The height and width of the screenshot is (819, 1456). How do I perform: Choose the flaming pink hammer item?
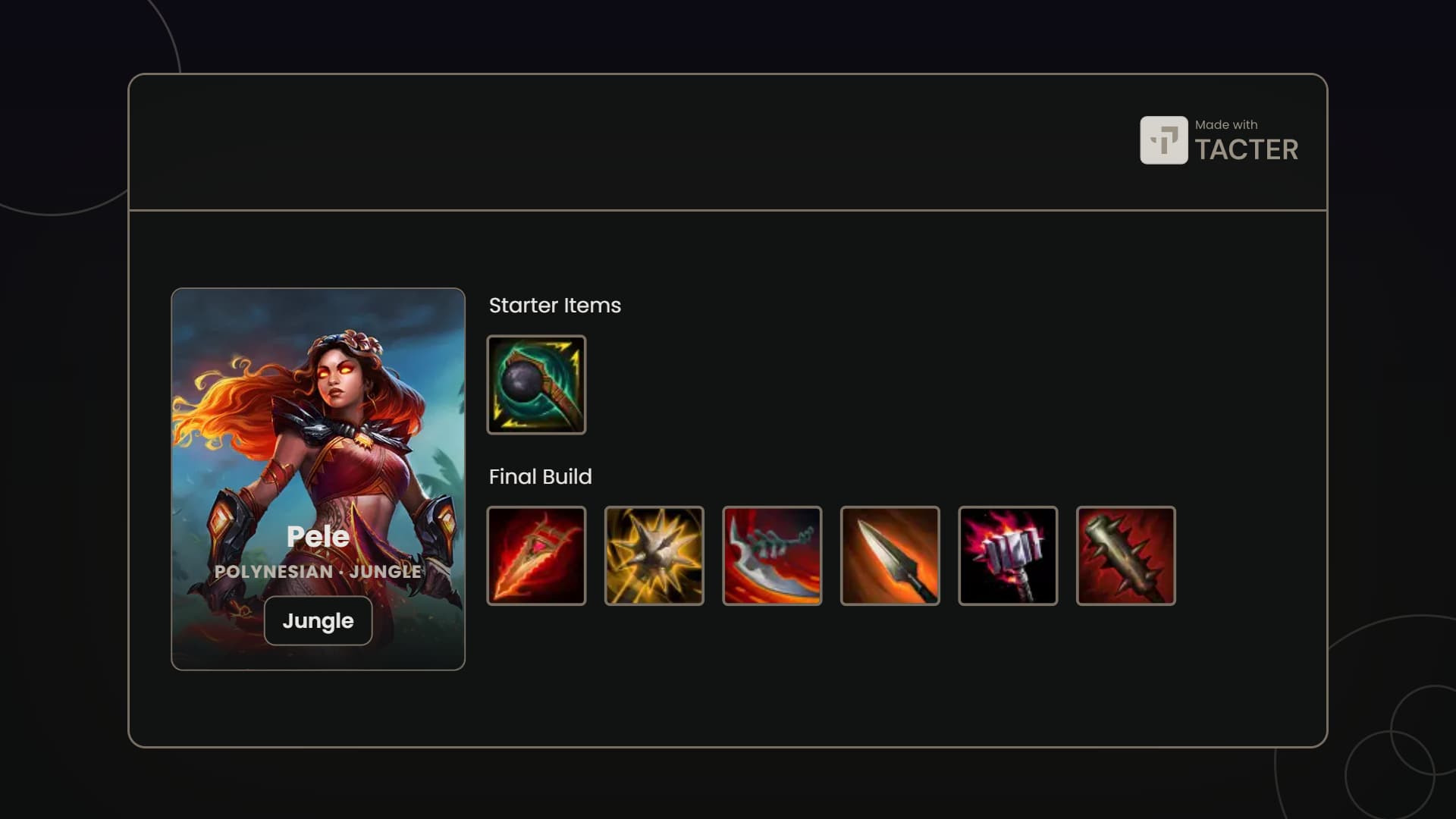(1008, 556)
